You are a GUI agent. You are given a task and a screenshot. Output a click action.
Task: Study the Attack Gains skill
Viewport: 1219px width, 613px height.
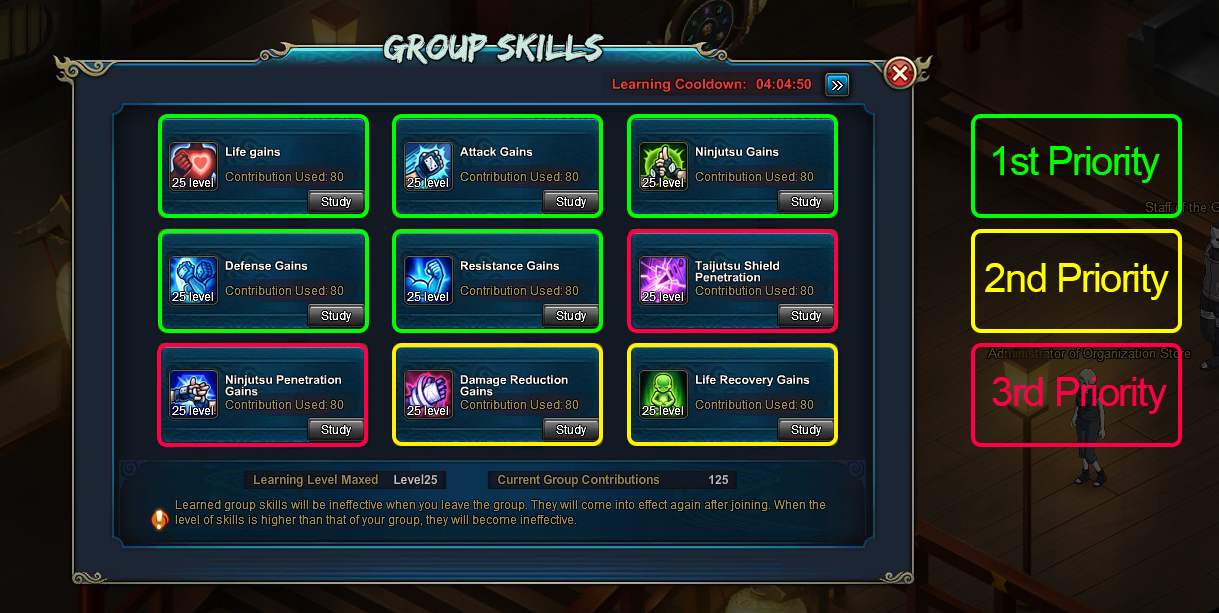tap(571, 202)
